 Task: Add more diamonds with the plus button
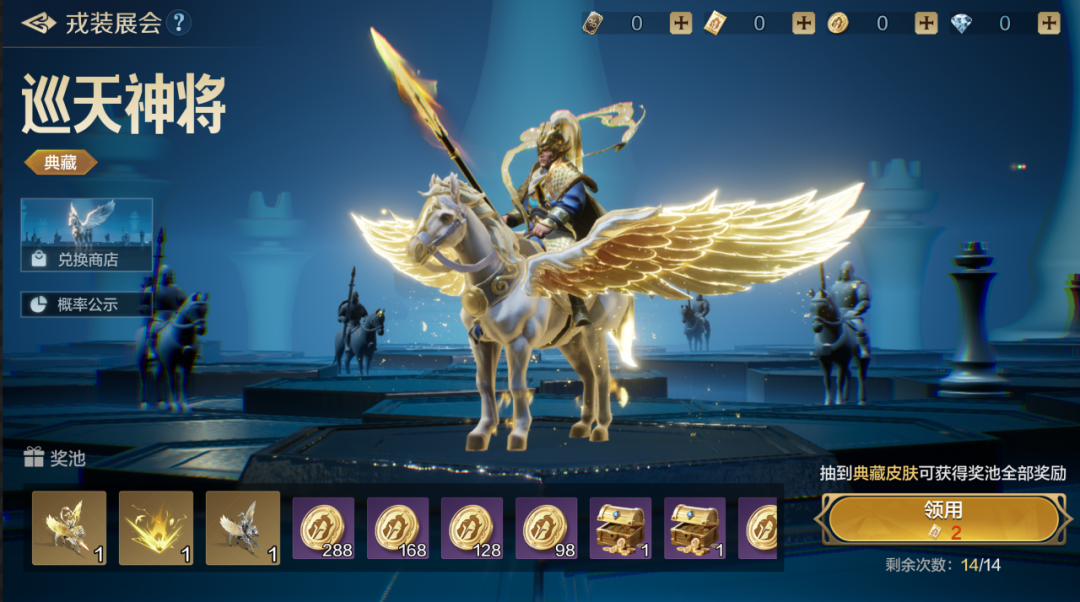point(1048,23)
